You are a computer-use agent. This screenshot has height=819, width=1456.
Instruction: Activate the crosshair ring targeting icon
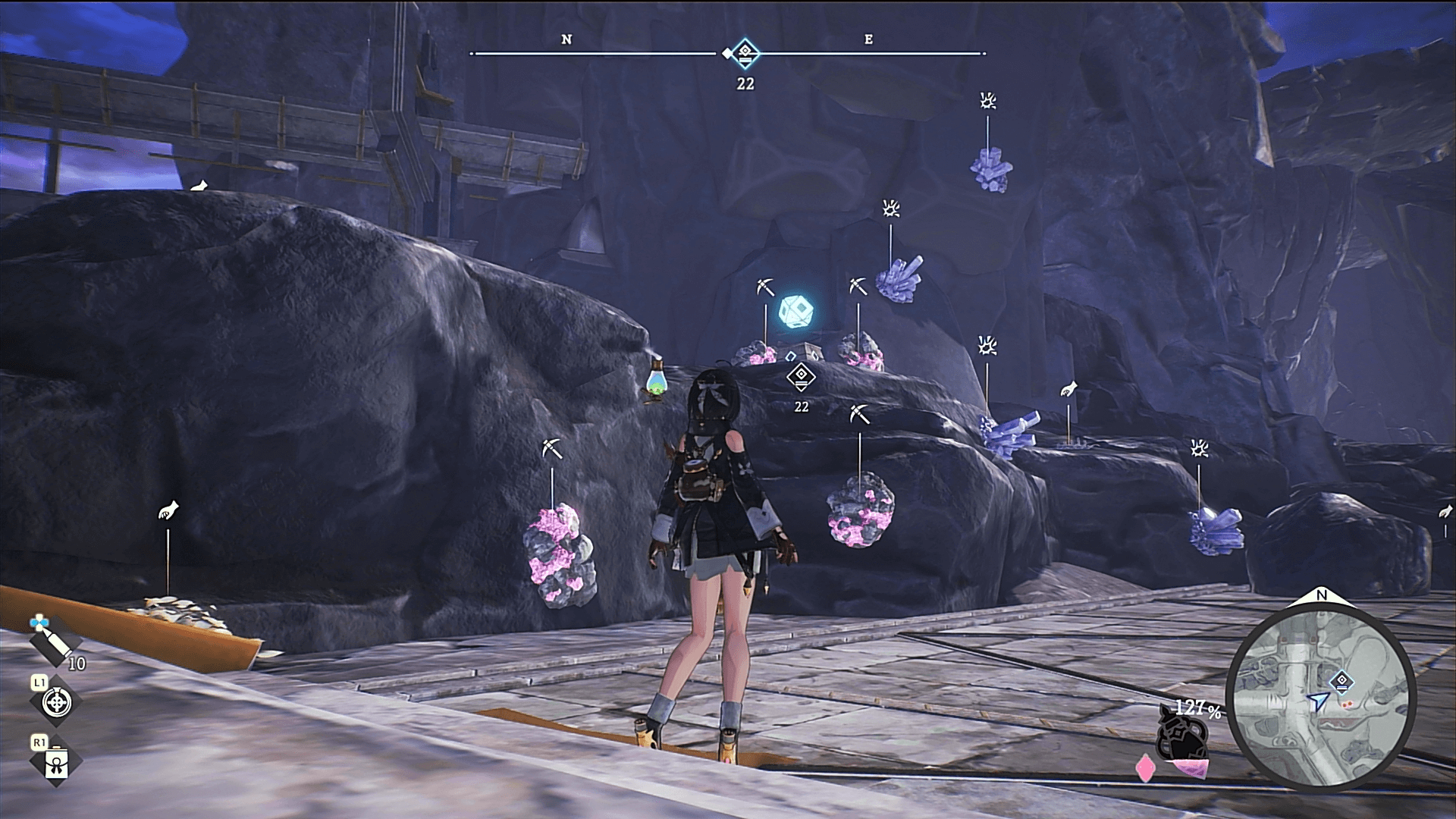point(56,703)
